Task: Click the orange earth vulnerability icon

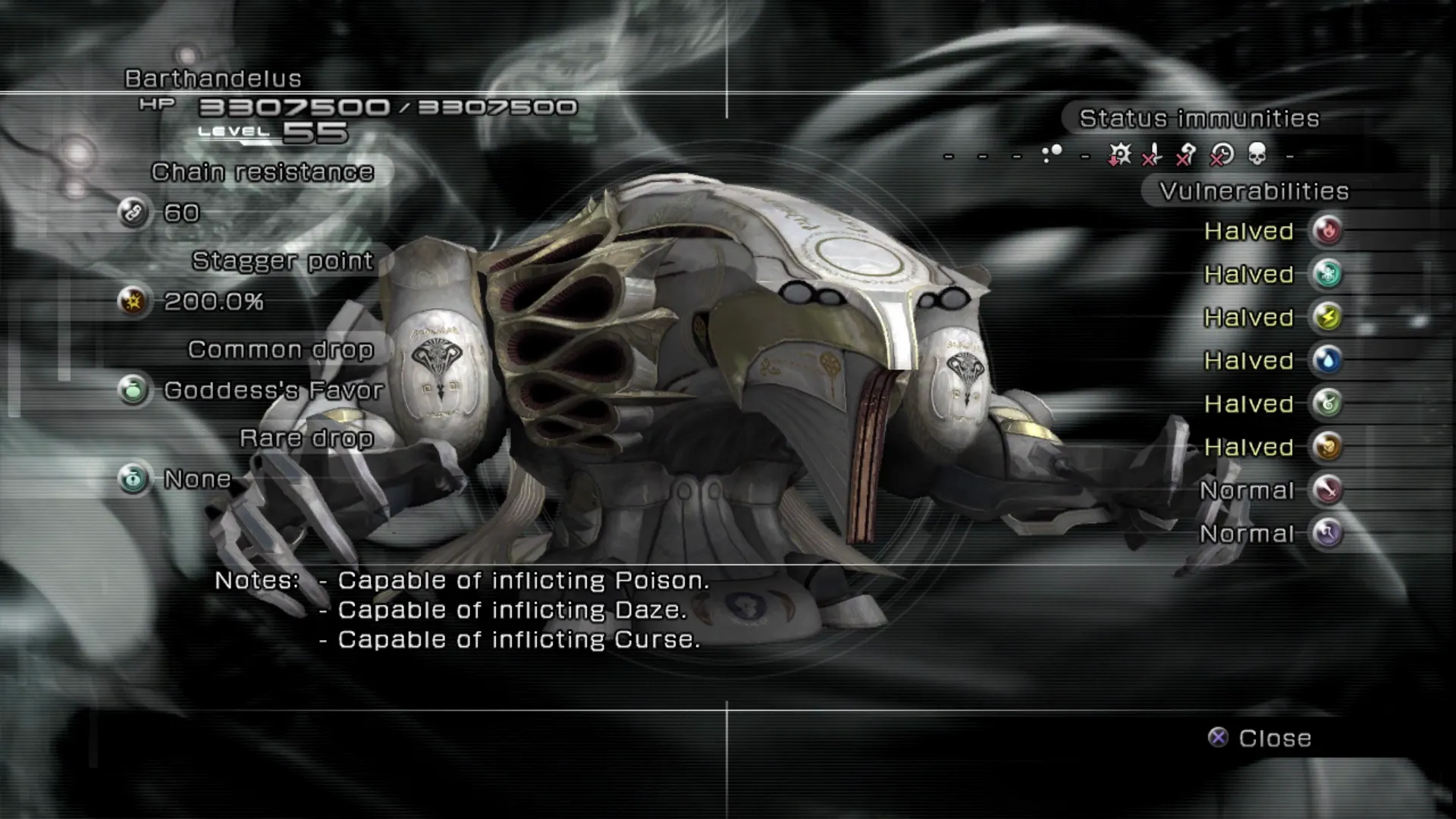Action: coord(1327,447)
